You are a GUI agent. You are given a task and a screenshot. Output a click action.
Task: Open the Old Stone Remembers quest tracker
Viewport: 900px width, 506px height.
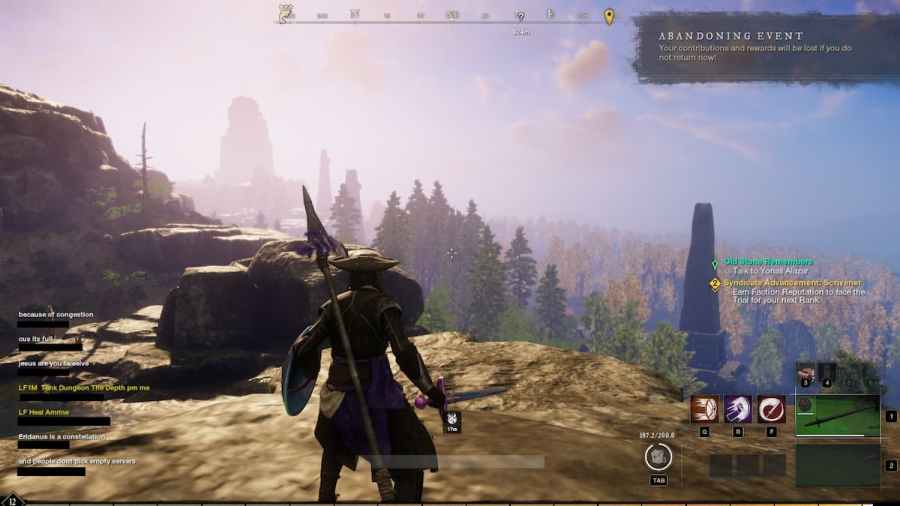768,262
